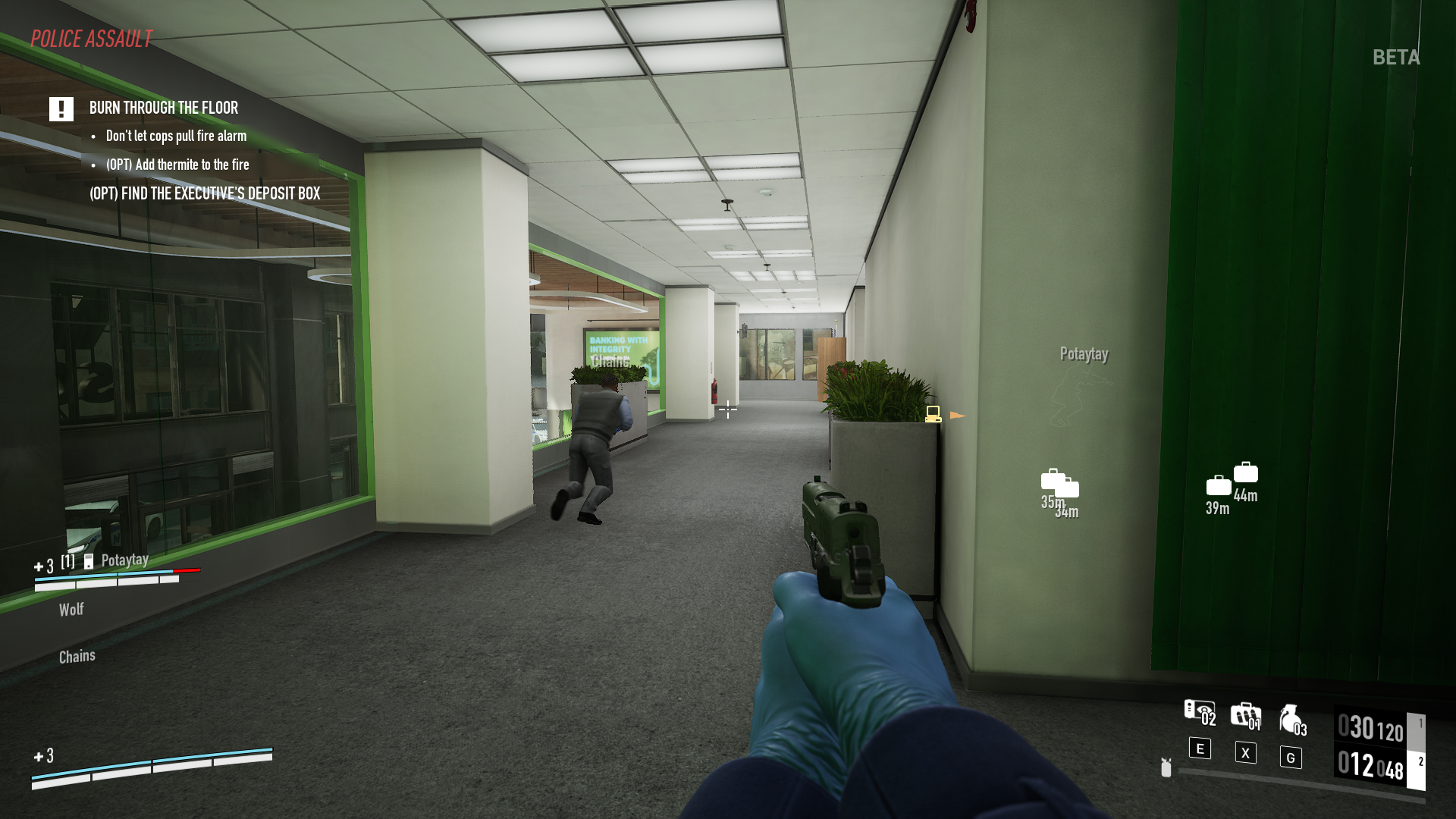Click the single bag waypoint icon at 39m

pyautogui.click(x=1219, y=486)
